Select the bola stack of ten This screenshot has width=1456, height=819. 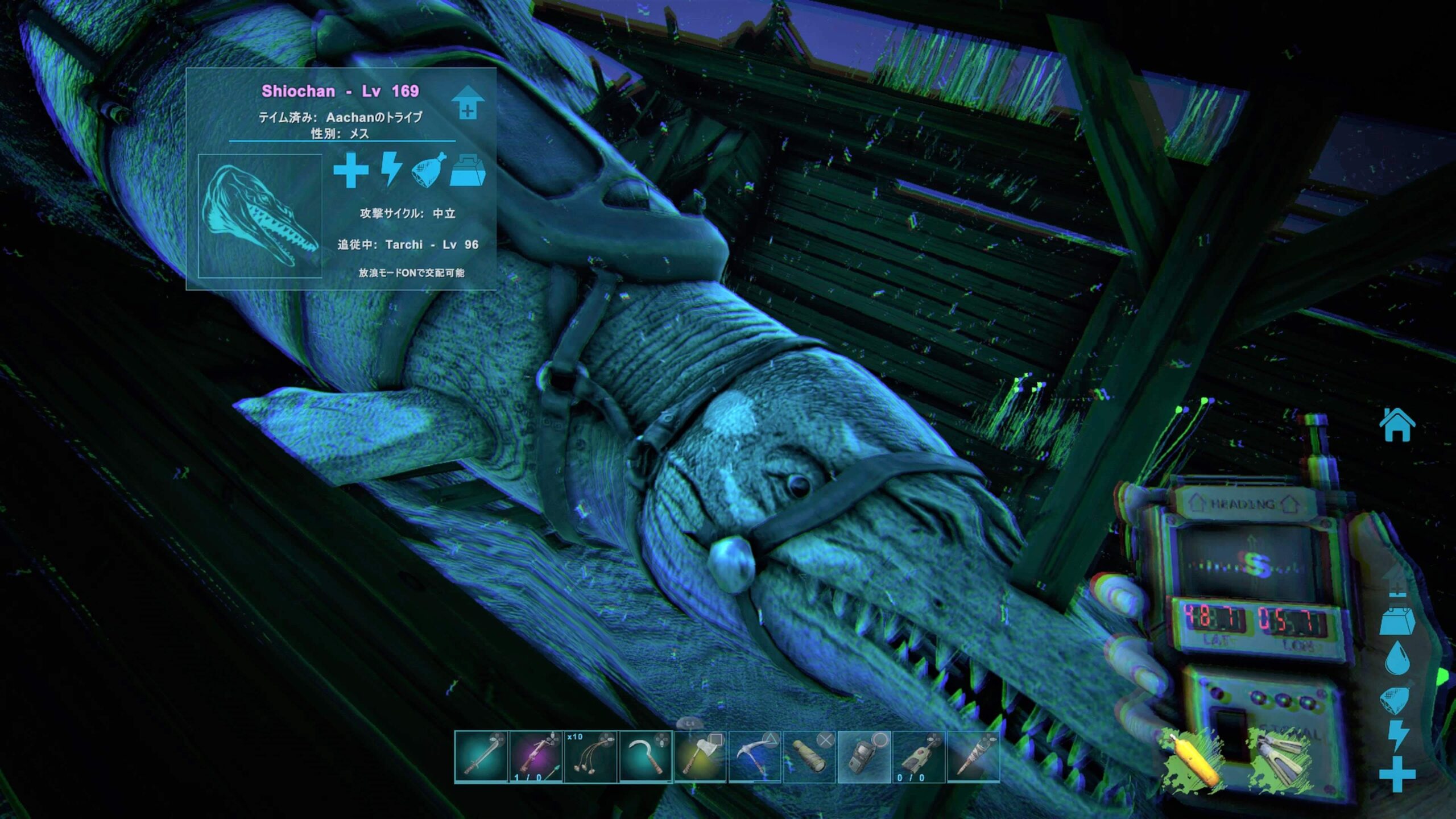590,757
